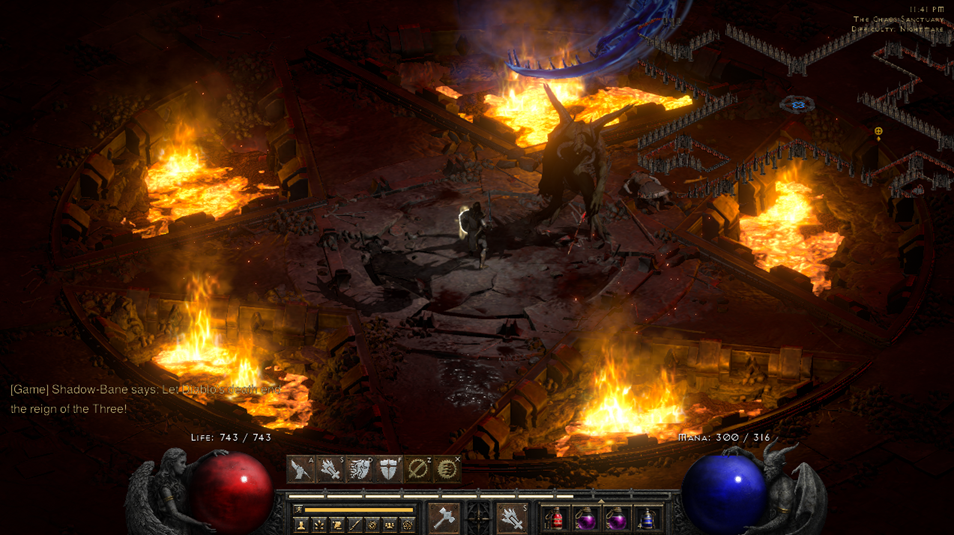
Task: Open the character screen silhouette button
Action: [x=301, y=524]
